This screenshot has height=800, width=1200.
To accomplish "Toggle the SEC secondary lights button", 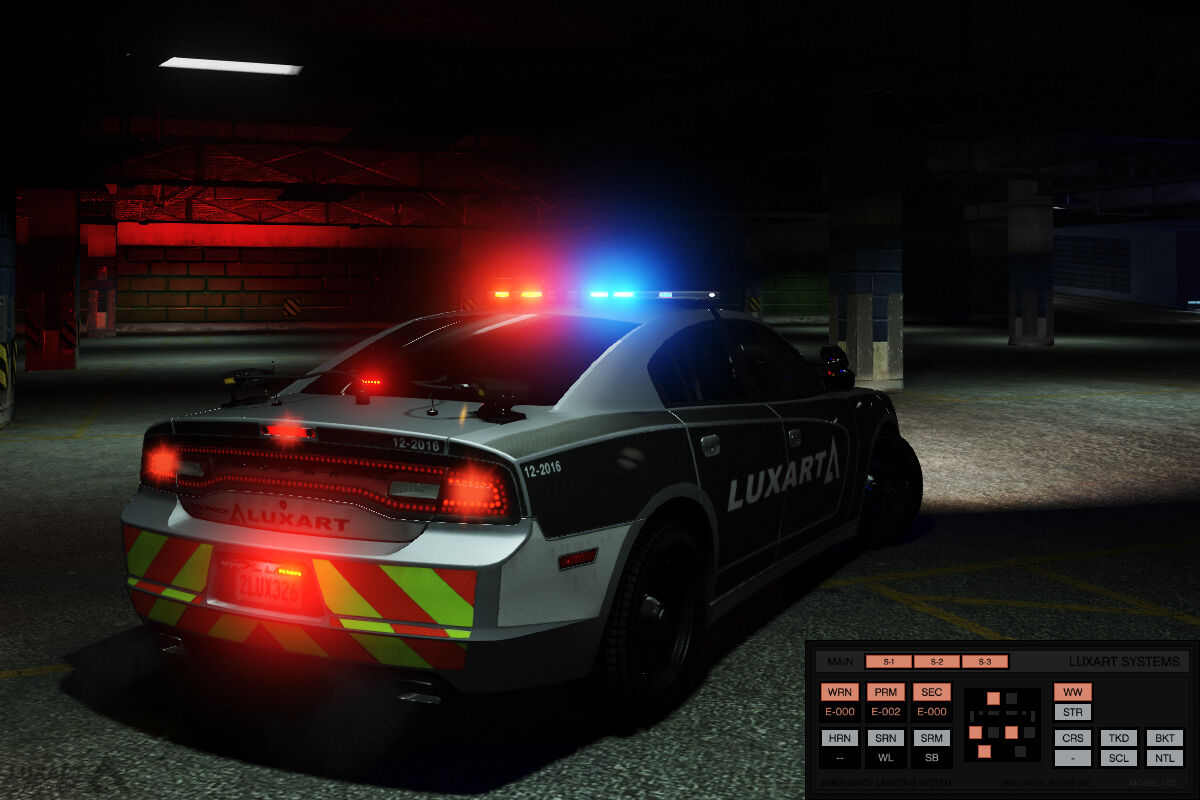I will (931, 692).
